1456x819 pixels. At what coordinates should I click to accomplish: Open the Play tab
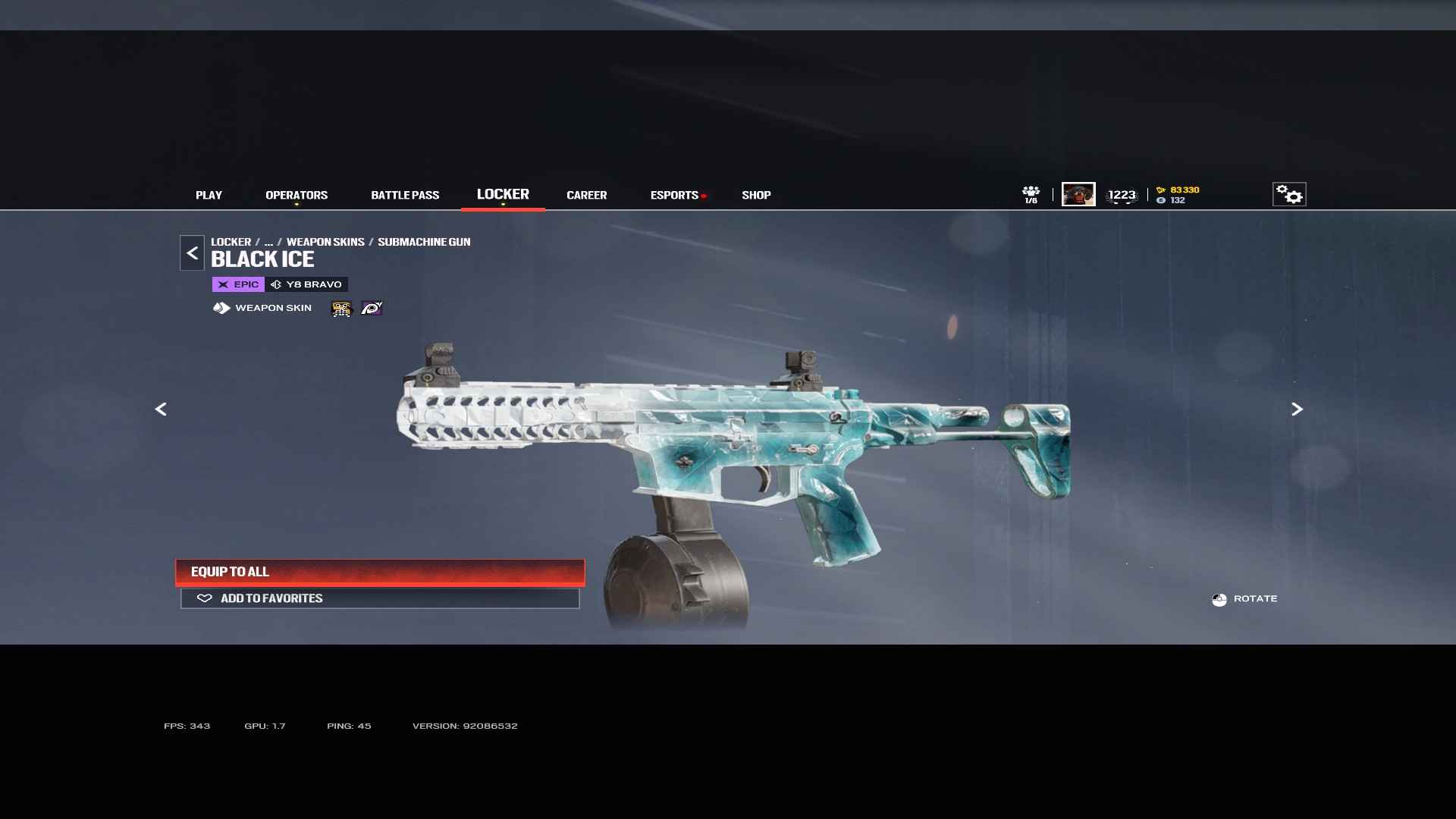click(x=209, y=196)
